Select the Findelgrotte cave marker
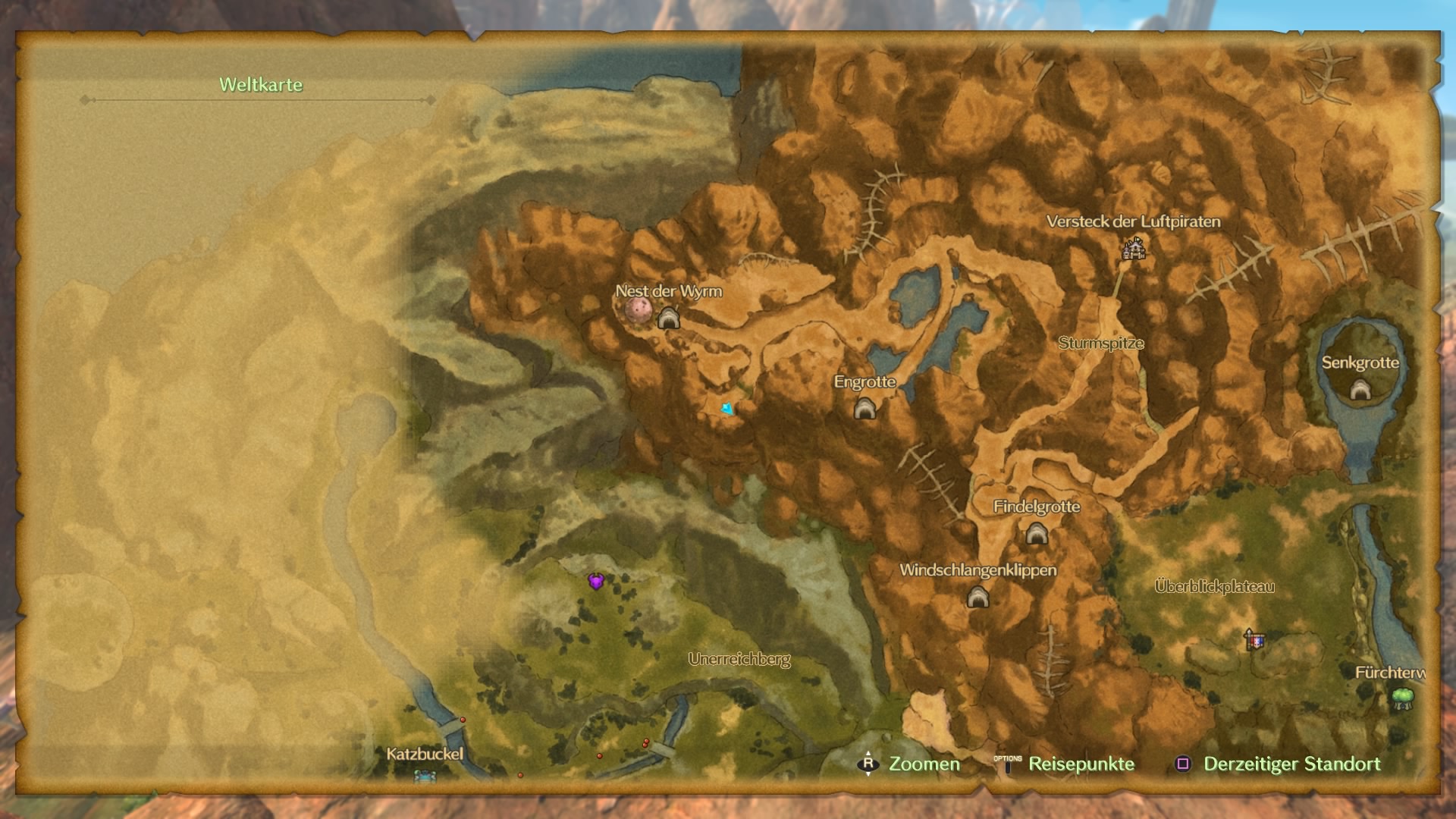 [1037, 535]
